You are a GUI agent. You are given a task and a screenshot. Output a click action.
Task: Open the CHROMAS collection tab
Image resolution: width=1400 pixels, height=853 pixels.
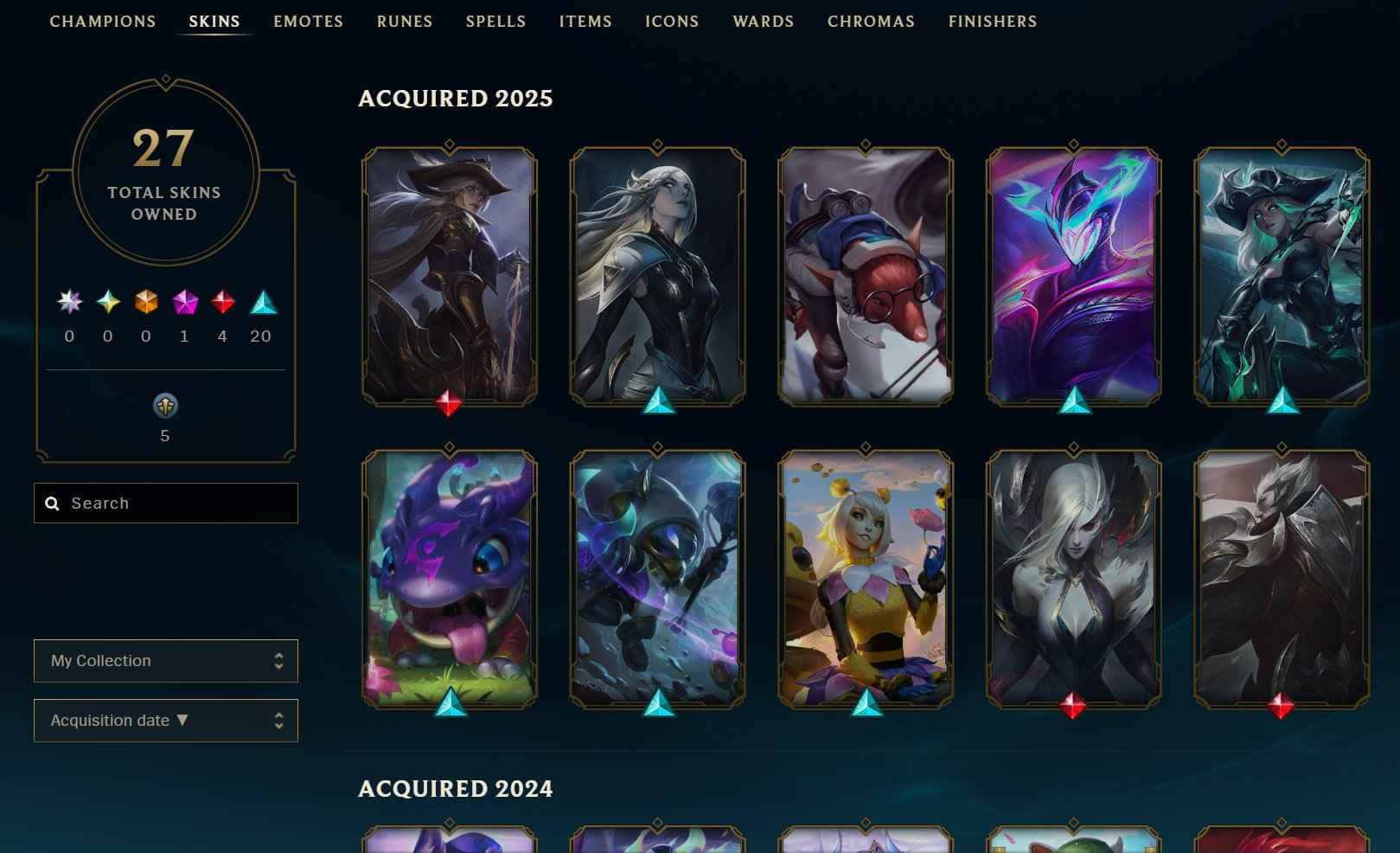[x=871, y=21]
